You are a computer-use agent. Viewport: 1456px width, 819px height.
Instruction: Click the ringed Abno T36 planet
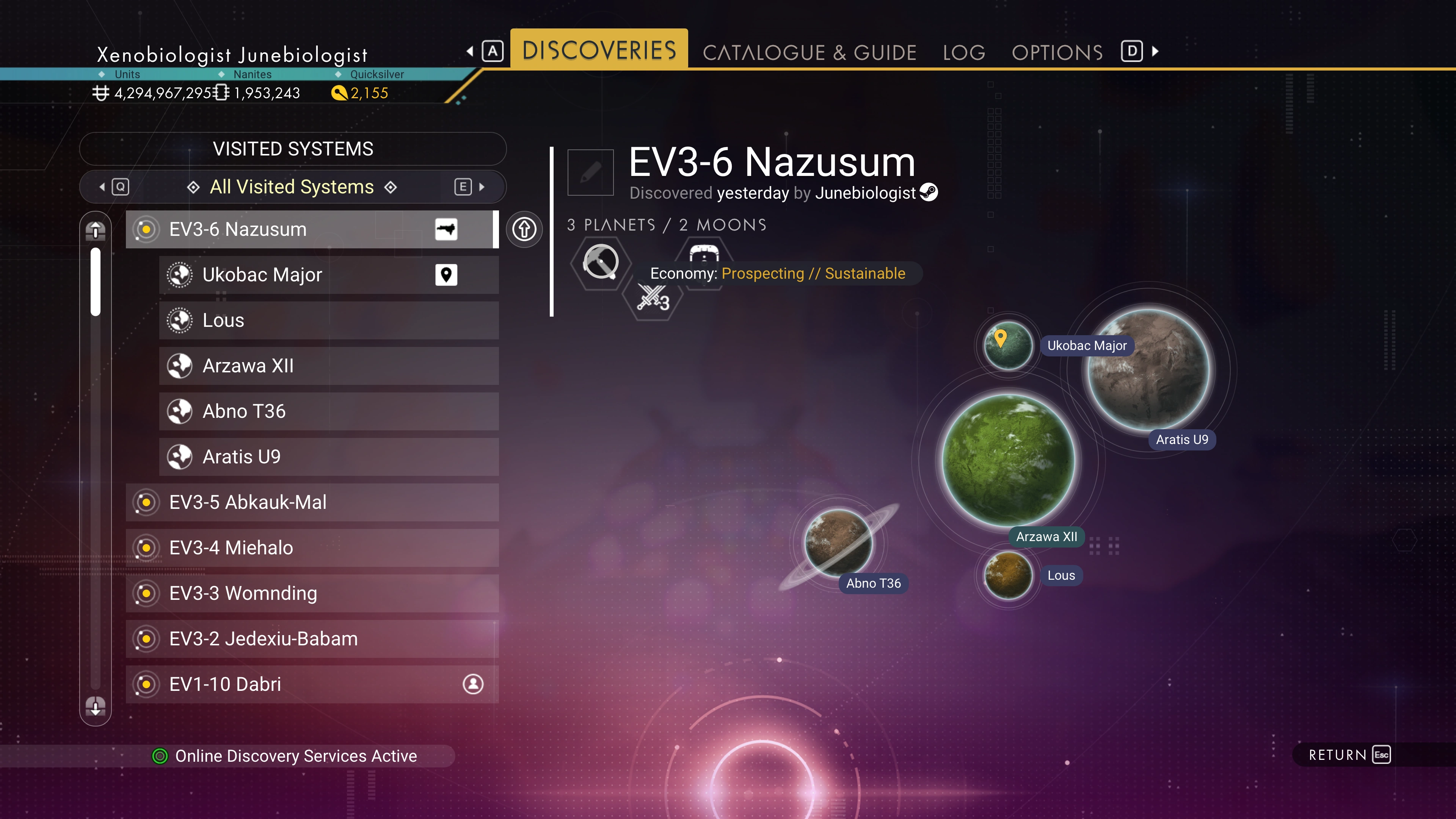tap(839, 543)
